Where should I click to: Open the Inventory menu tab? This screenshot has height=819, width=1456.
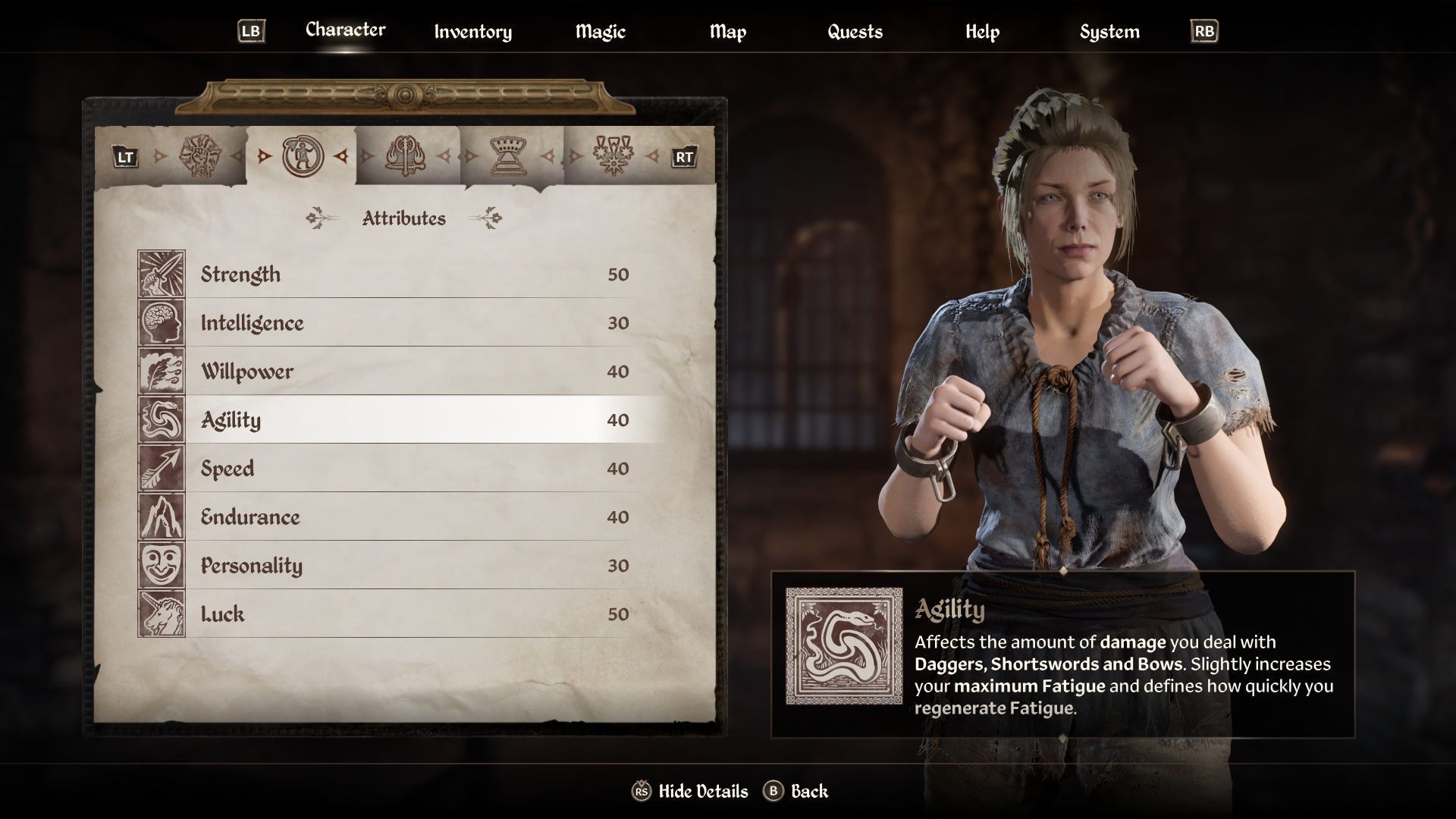[472, 32]
